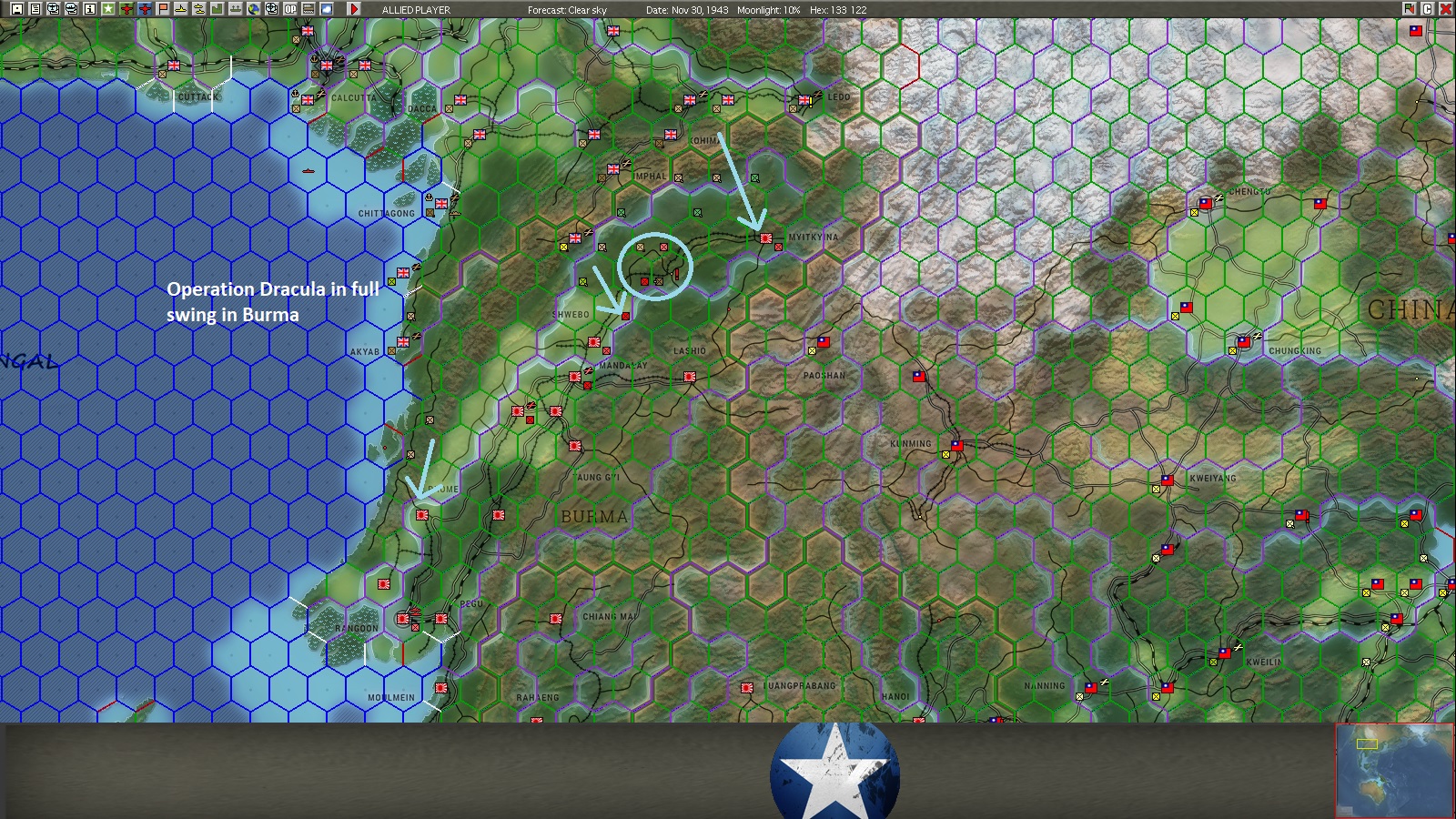This screenshot has width=1456, height=819.
Task: Toggle the yellow naval unit display icon
Action: pos(182,9)
